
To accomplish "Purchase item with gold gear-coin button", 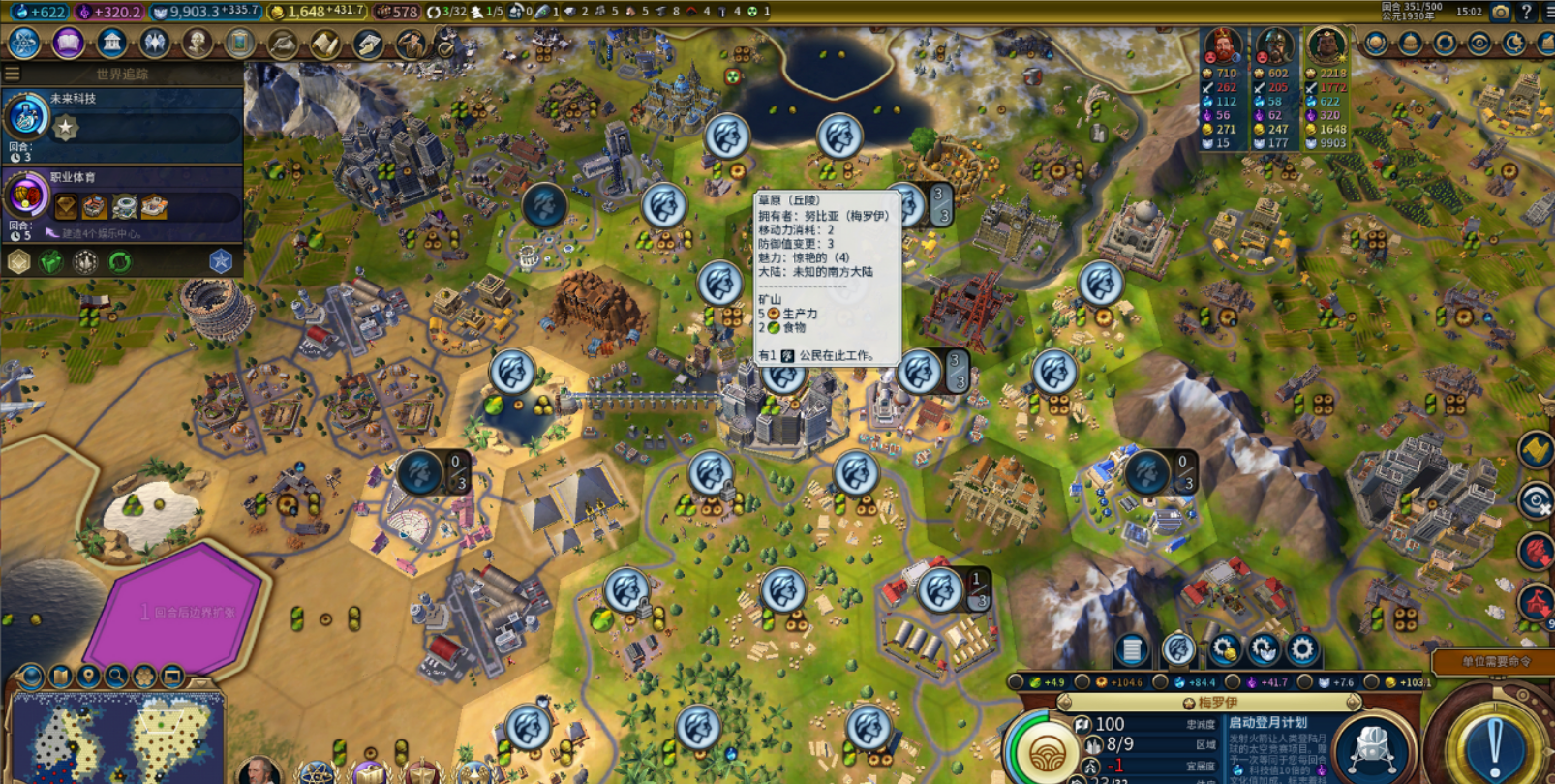I will coord(1224,649).
